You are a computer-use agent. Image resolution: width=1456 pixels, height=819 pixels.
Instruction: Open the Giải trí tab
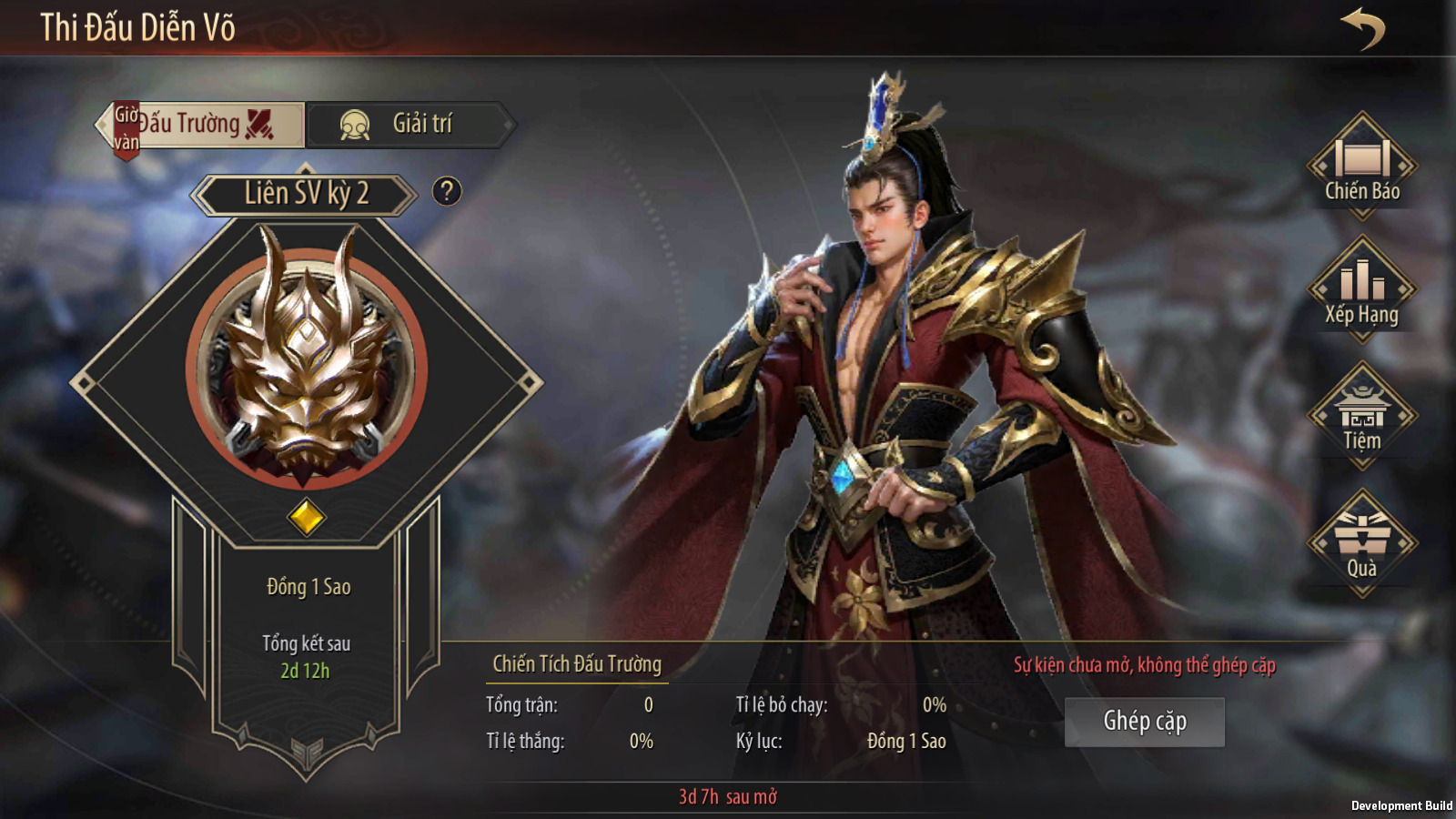pyautogui.click(x=409, y=125)
